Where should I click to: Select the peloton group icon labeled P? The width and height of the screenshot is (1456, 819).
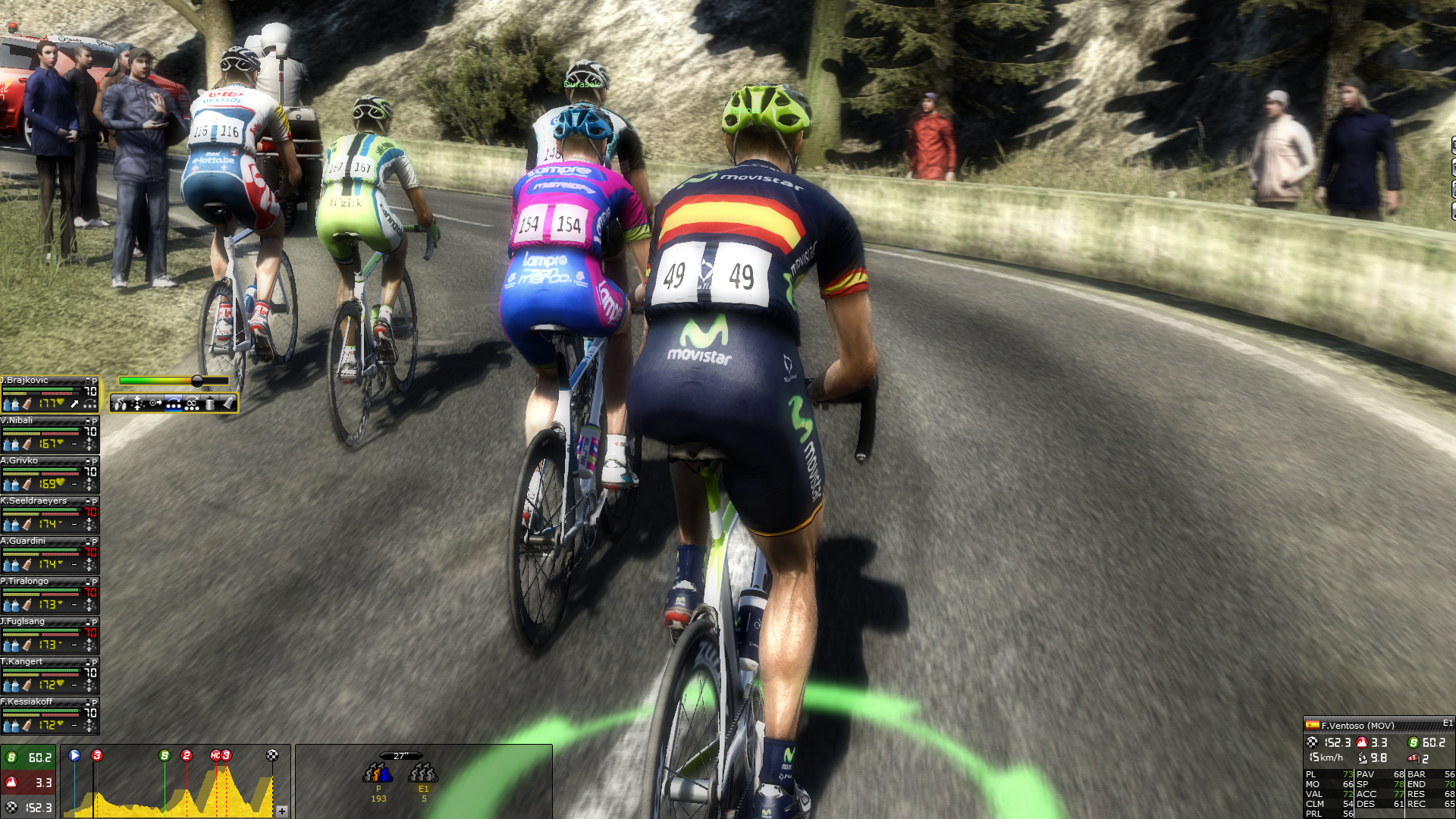[378, 773]
